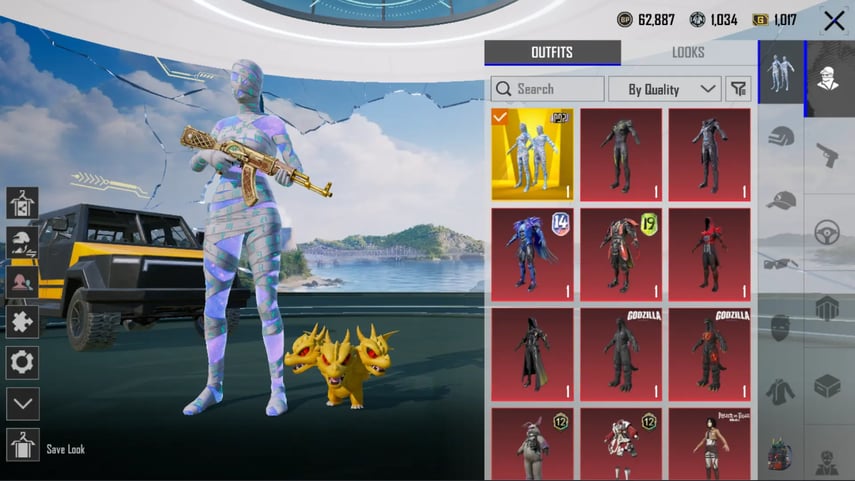The height and width of the screenshot is (481, 855).
Task: Collapse the side toolbar with the down arrow
Action: [22, 404]
